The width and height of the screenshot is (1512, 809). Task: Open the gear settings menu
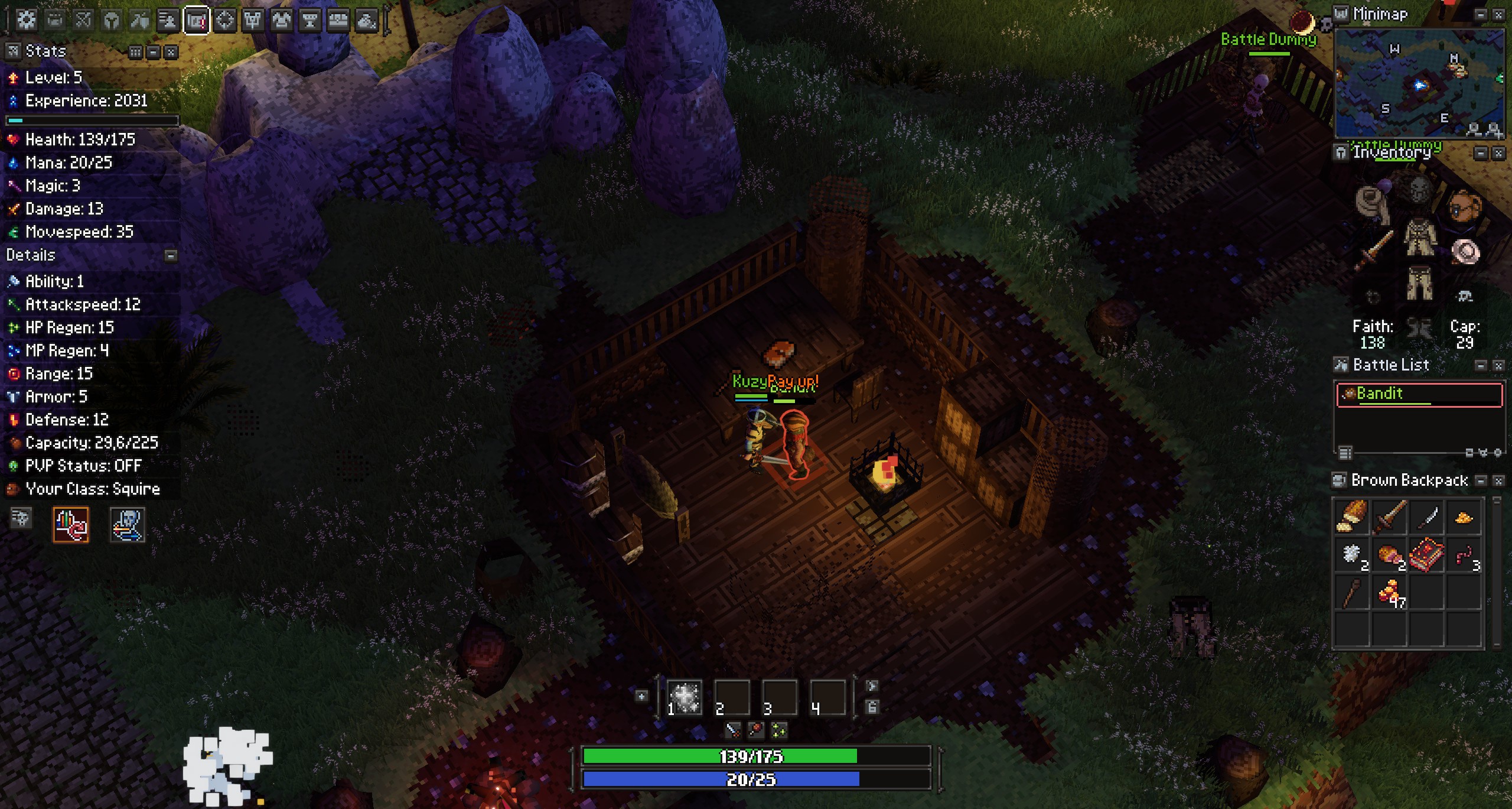26,20
